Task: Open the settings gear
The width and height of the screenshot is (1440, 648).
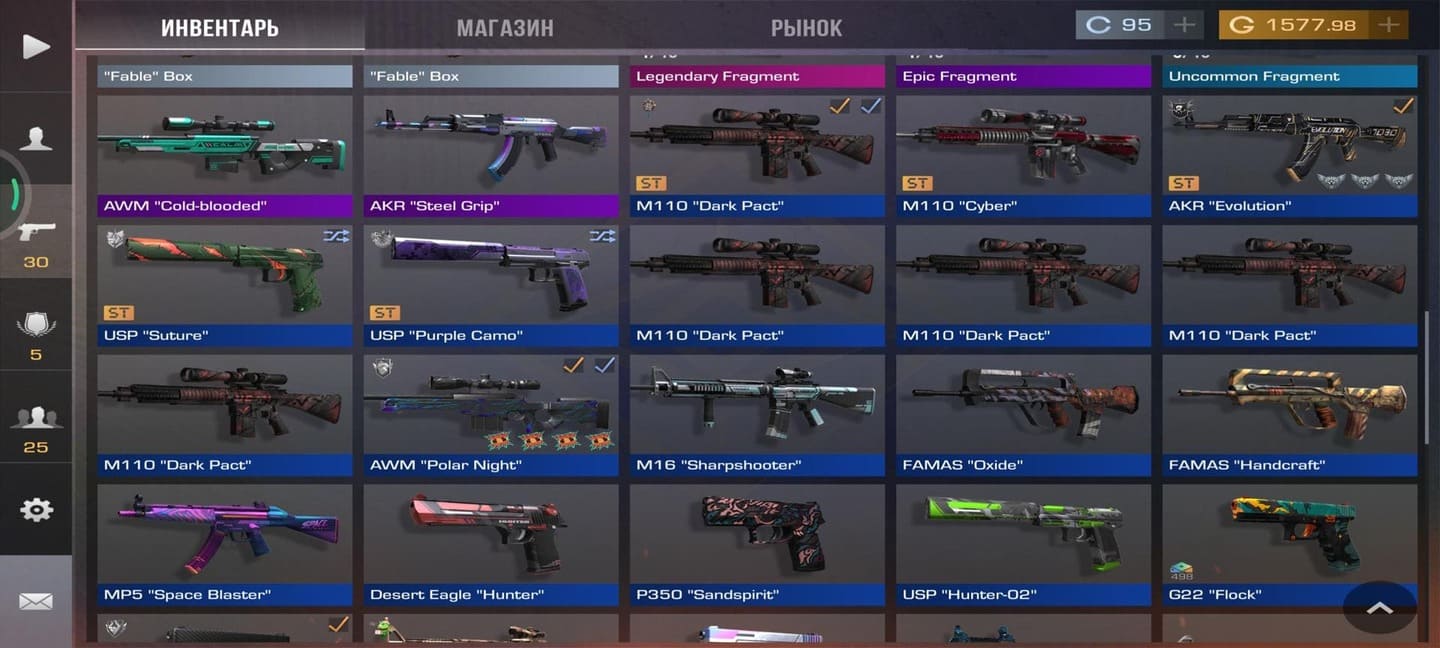Action: [x=36, y=509]
